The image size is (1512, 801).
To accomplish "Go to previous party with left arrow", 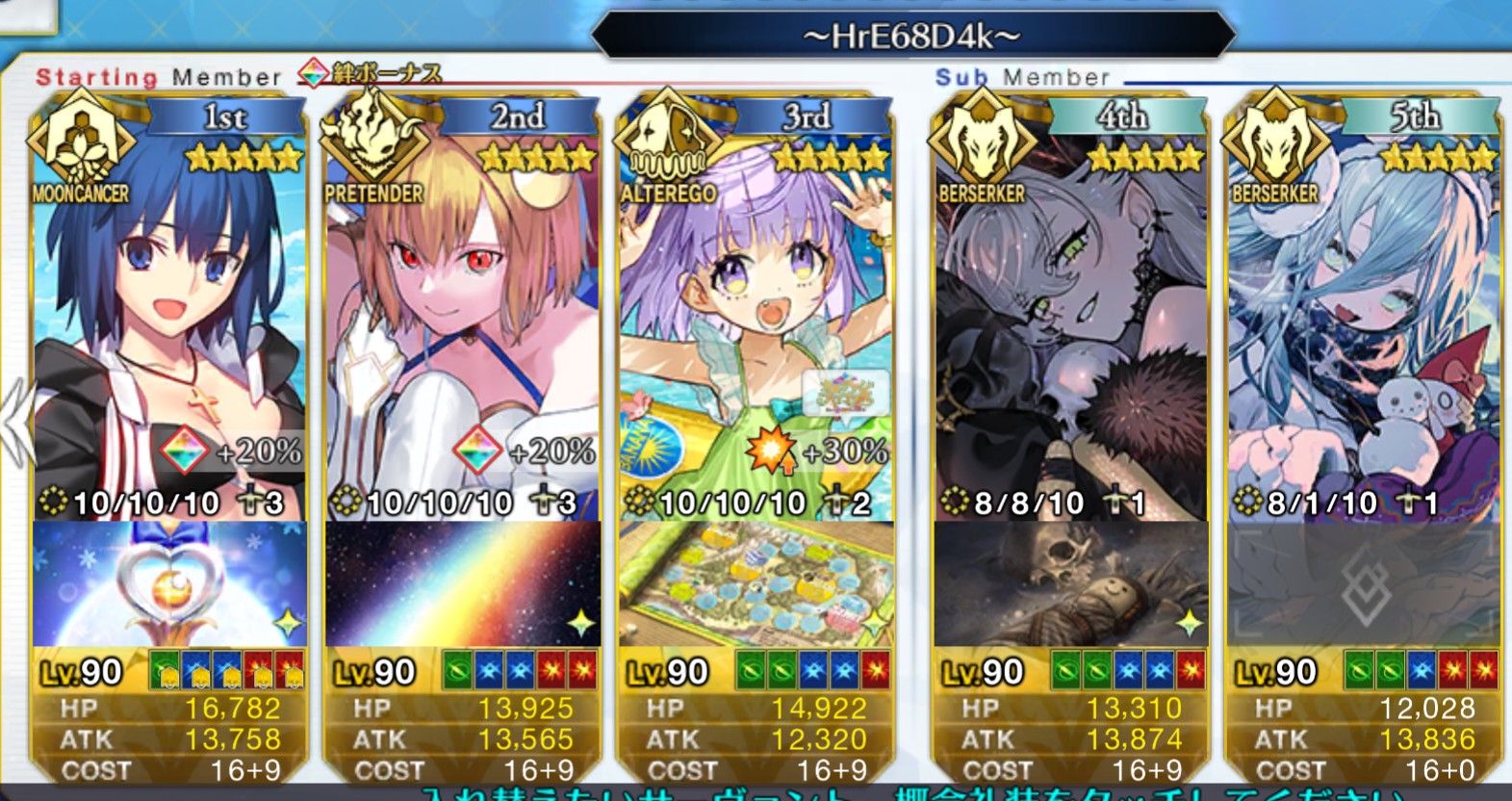I will coord(14,424).
